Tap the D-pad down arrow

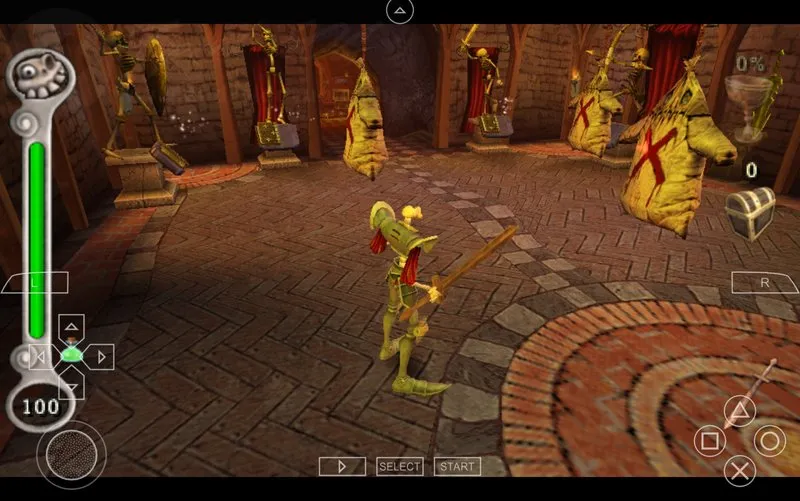coord(71,385)
